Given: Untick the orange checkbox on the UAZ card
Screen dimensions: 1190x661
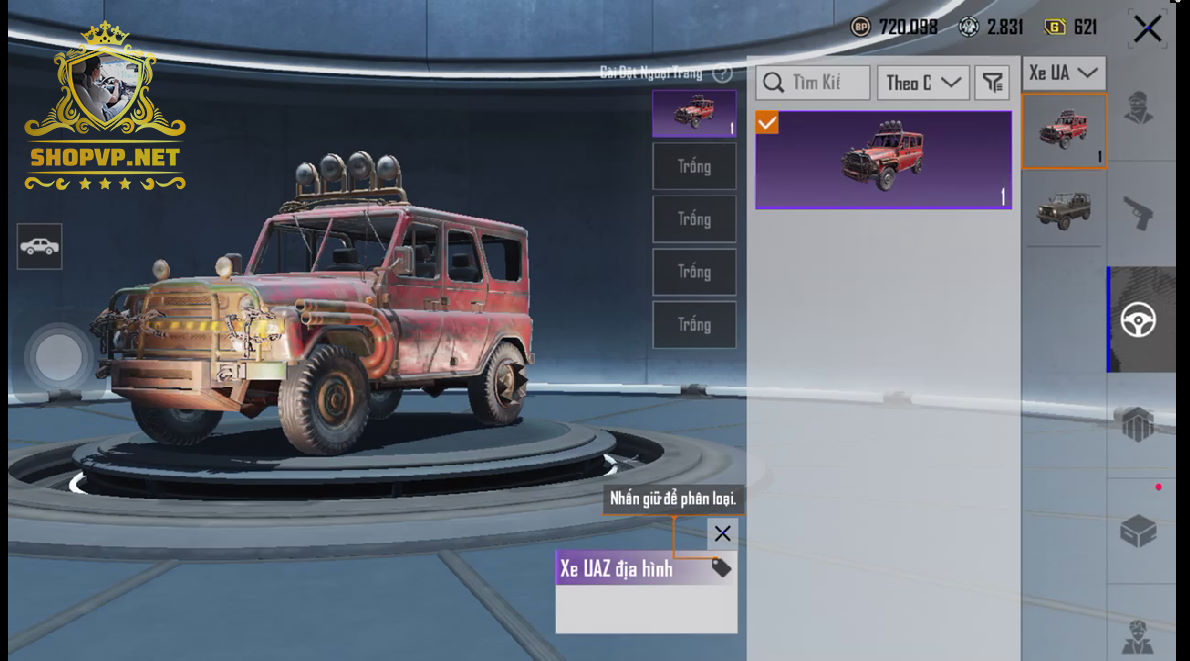Looking at the screenshot, I should (x=767, y=123).
